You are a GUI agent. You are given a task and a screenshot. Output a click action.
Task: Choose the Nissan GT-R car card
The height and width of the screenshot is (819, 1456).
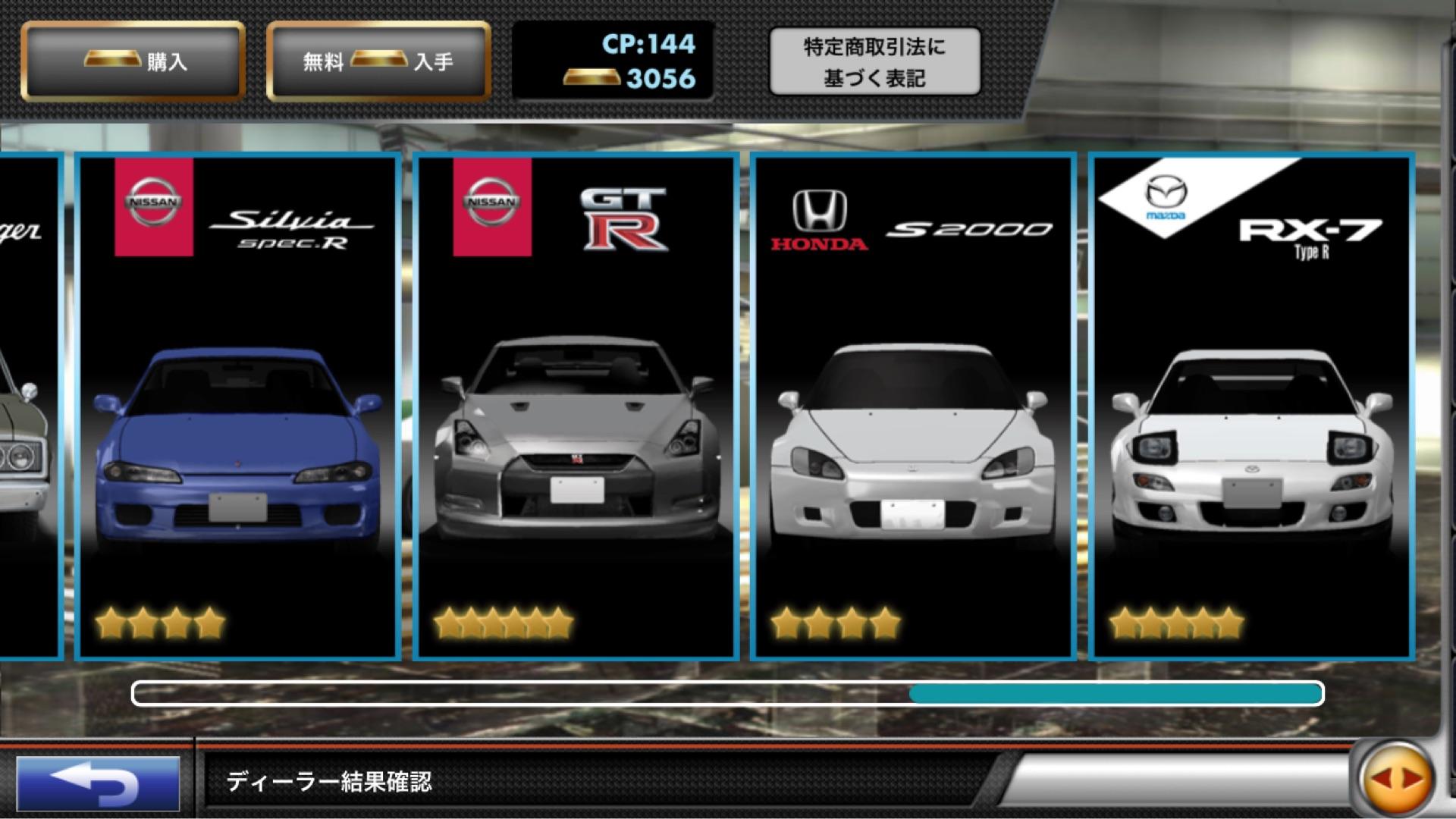tap(576, 407)
